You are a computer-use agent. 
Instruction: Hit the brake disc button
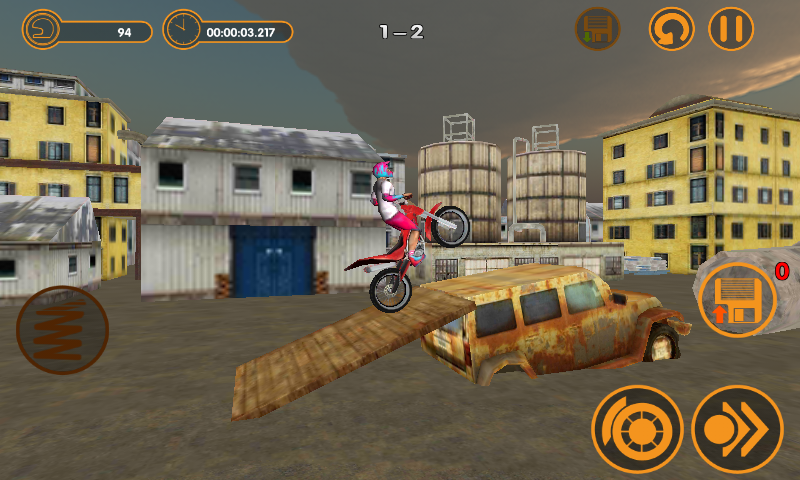click(637, 430)
